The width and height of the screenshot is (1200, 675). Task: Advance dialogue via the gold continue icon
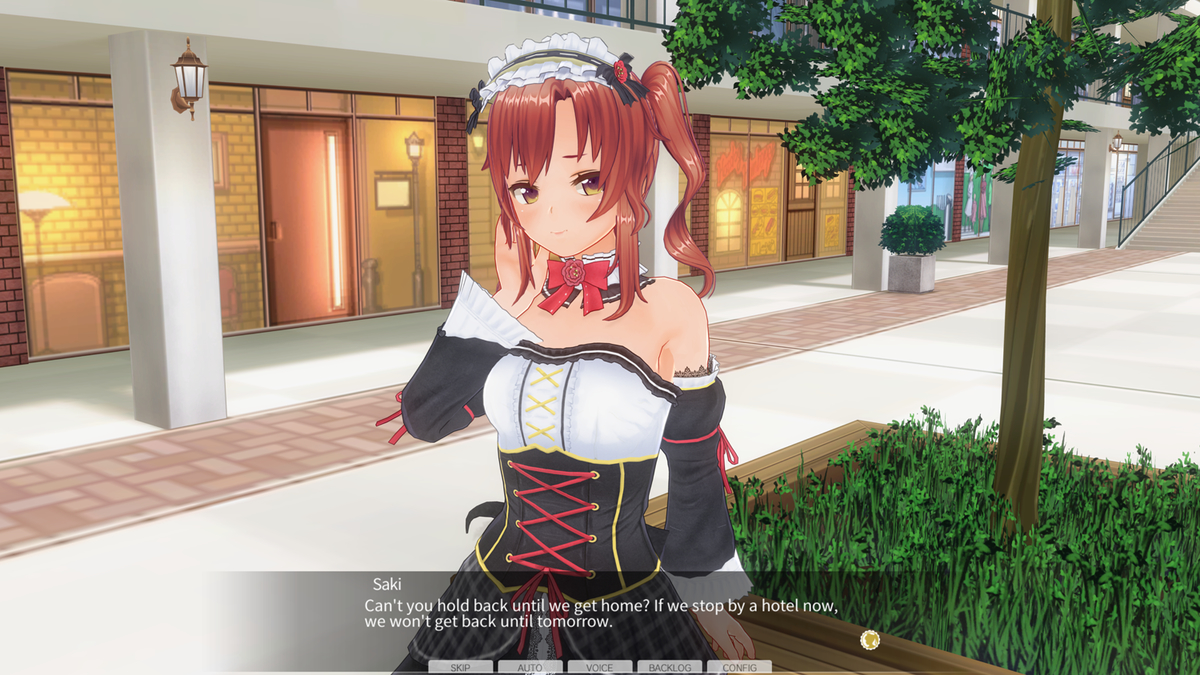click(869, 639)
